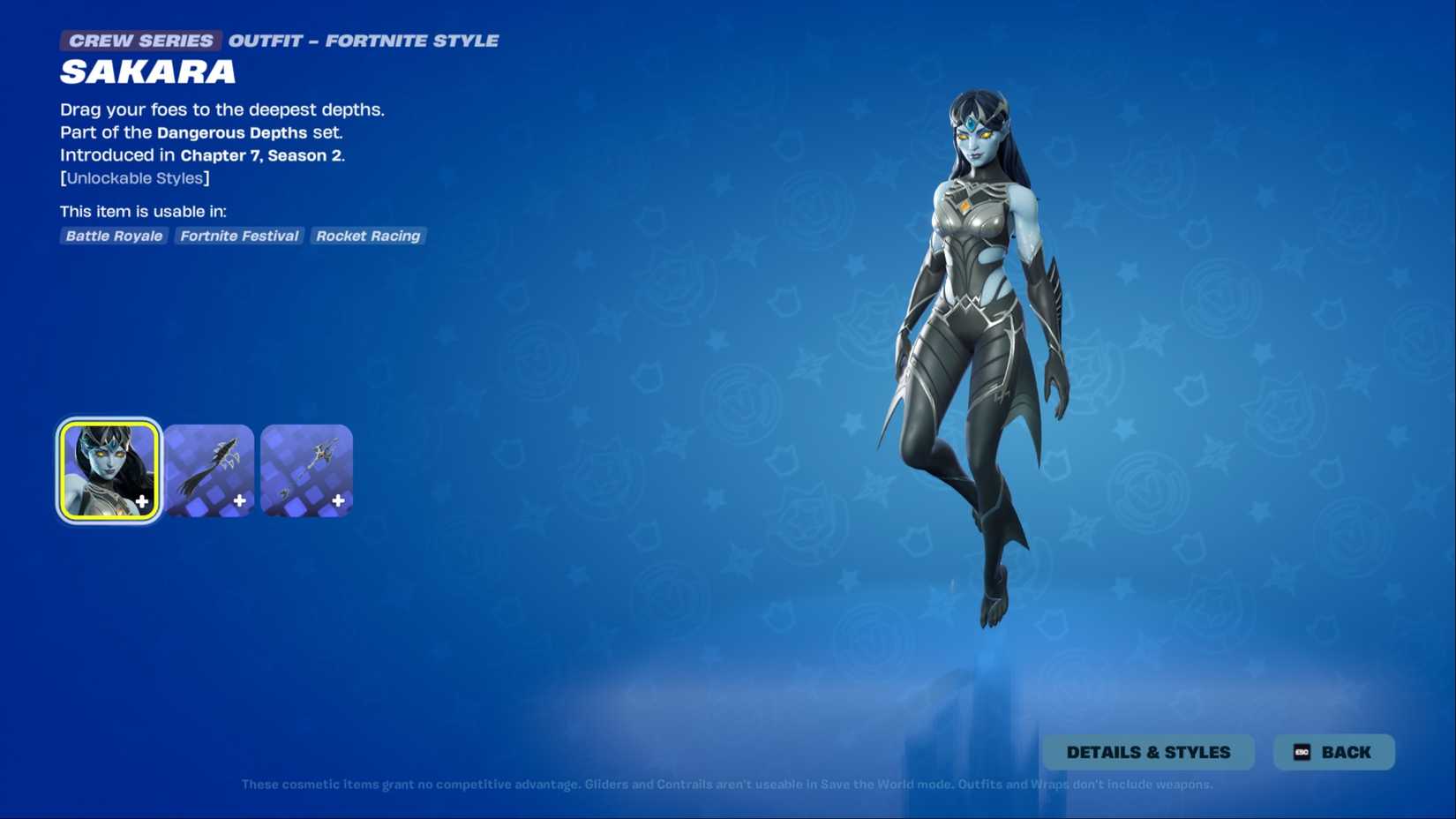Click the CREW SERIES badge
The height and width of the screenshot is (819, 1456).
tap(140, 40)
